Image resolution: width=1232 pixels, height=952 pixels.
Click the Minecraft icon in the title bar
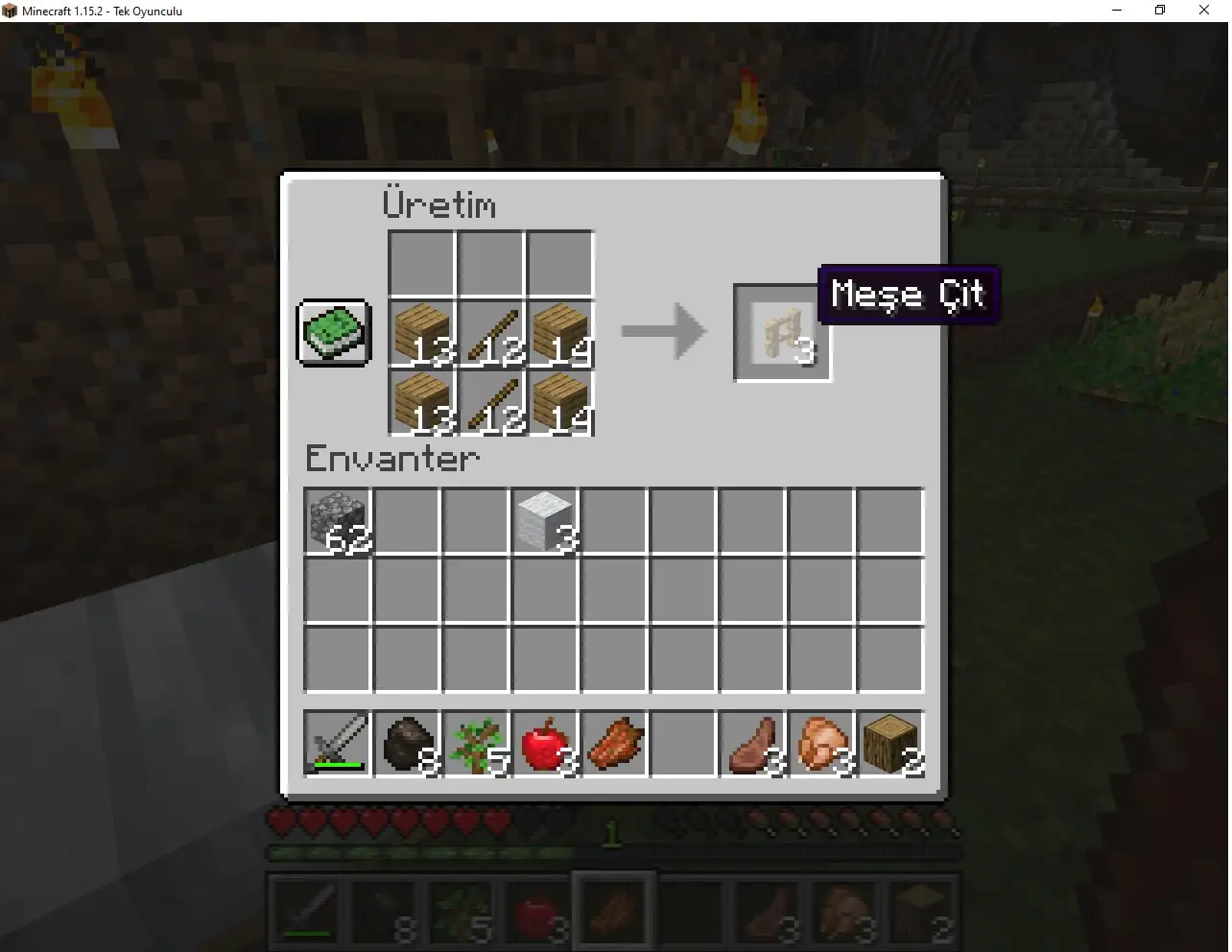click(10, 11)
